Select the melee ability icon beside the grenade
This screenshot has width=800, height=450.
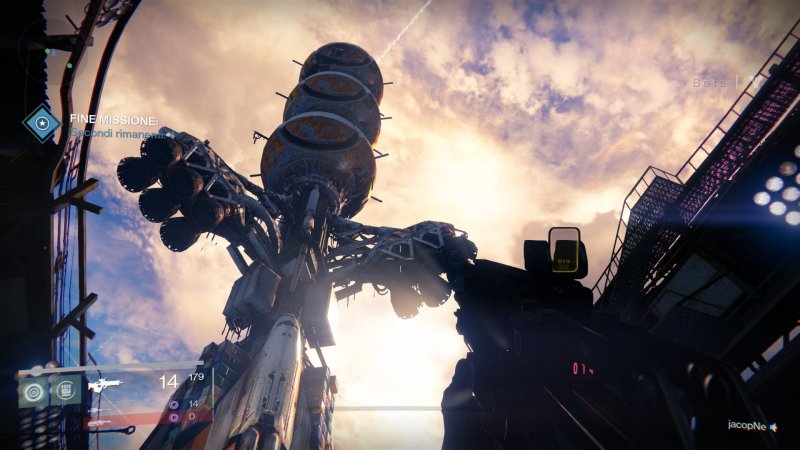[x=66, y=389]
